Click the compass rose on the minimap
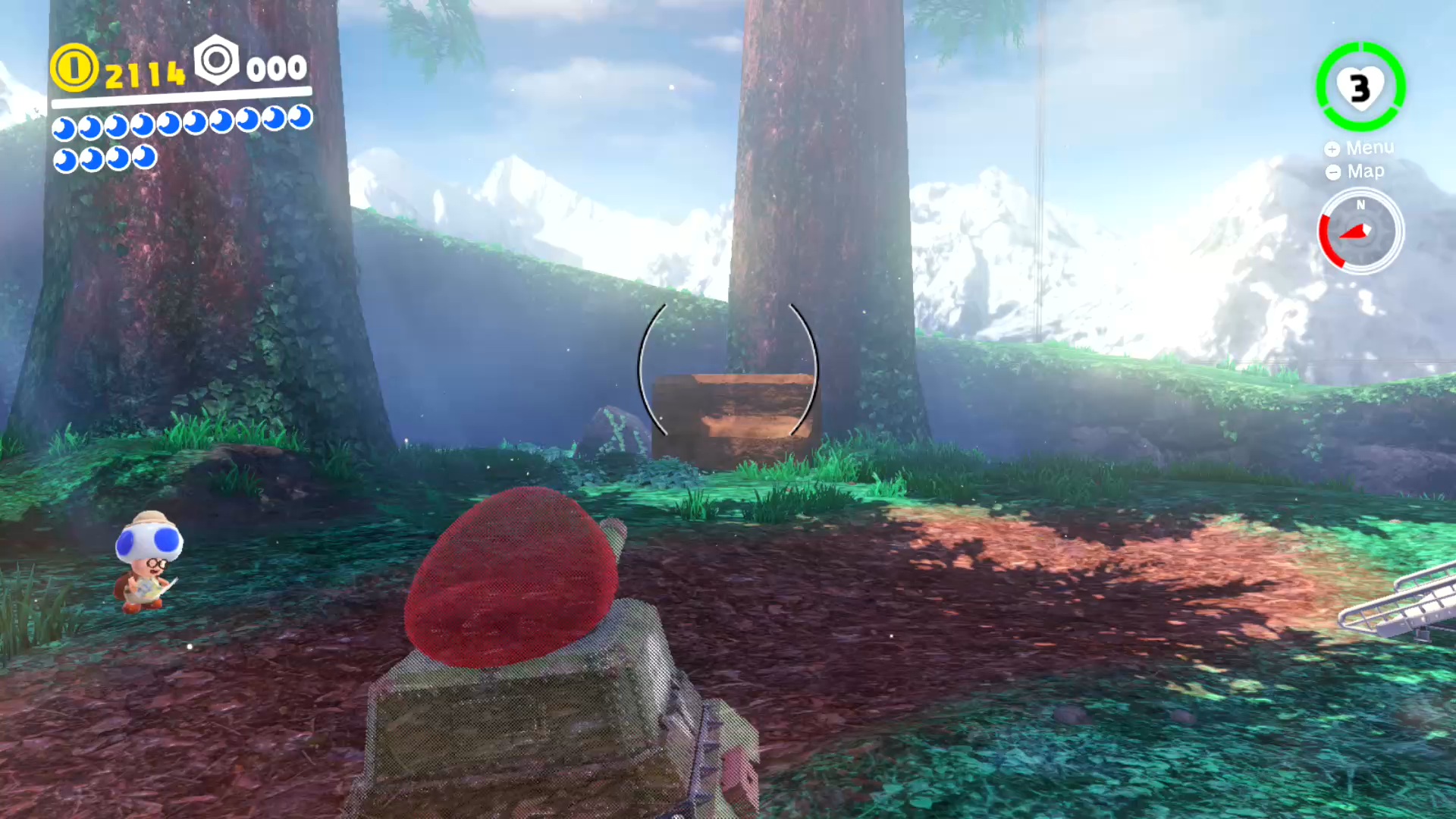This screenshot has width=1456, height=819. click(x=1360, y=233)
